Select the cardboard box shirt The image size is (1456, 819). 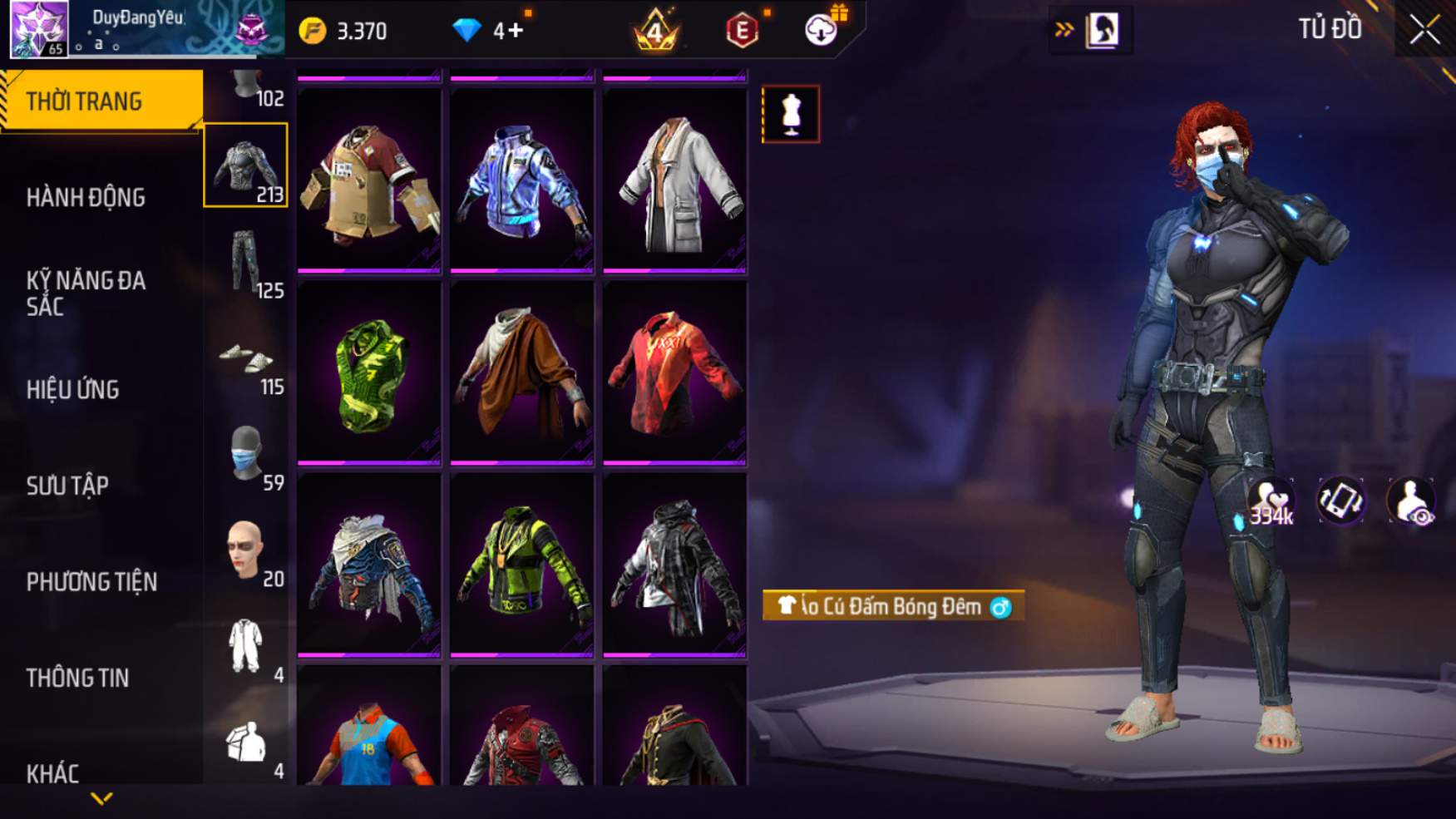point(369,180)
